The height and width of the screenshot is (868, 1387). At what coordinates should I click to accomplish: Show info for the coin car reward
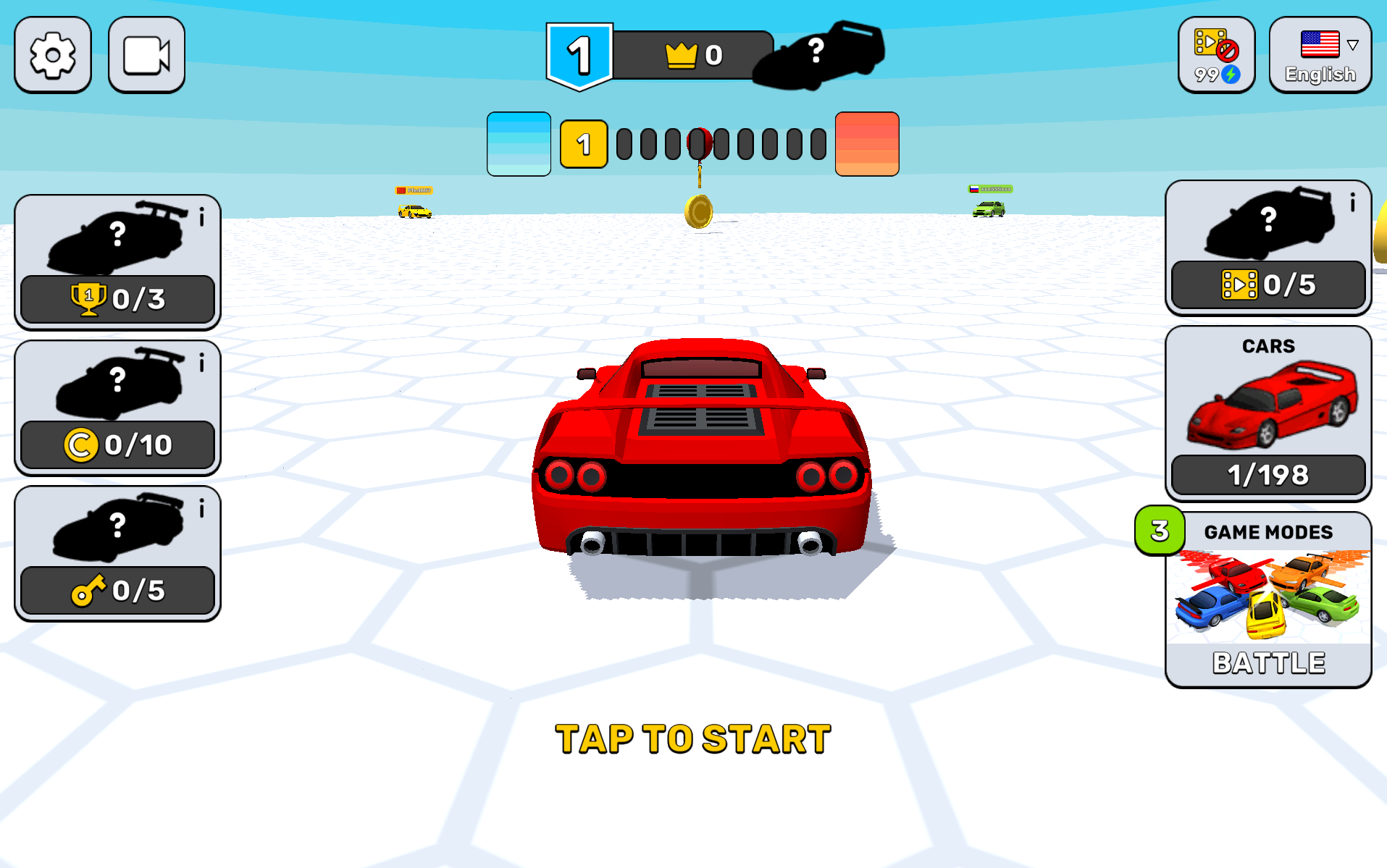(202, 363)
